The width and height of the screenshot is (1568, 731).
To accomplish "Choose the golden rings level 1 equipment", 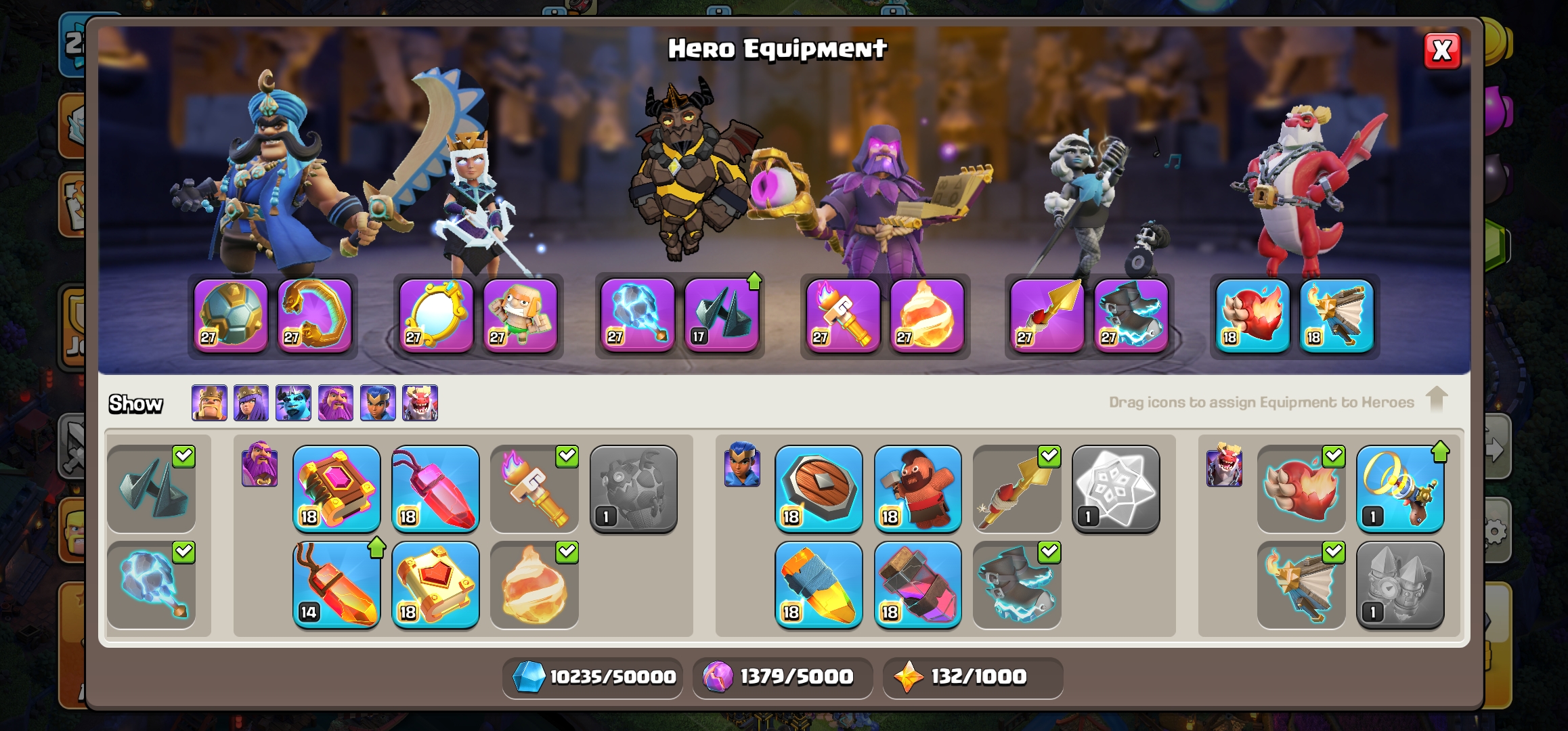I will coord(1399,489).
